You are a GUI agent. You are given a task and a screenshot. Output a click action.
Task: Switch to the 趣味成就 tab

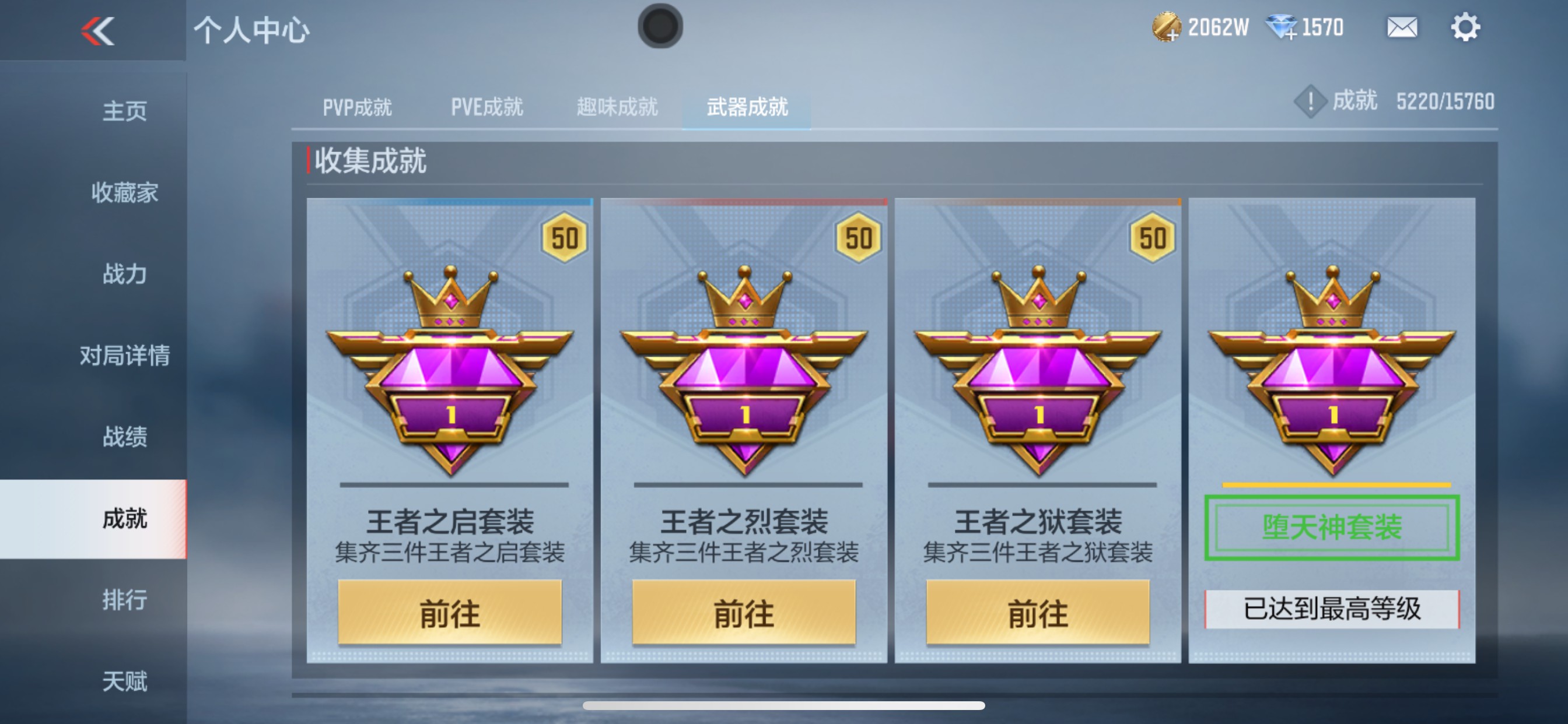point(617,107)
